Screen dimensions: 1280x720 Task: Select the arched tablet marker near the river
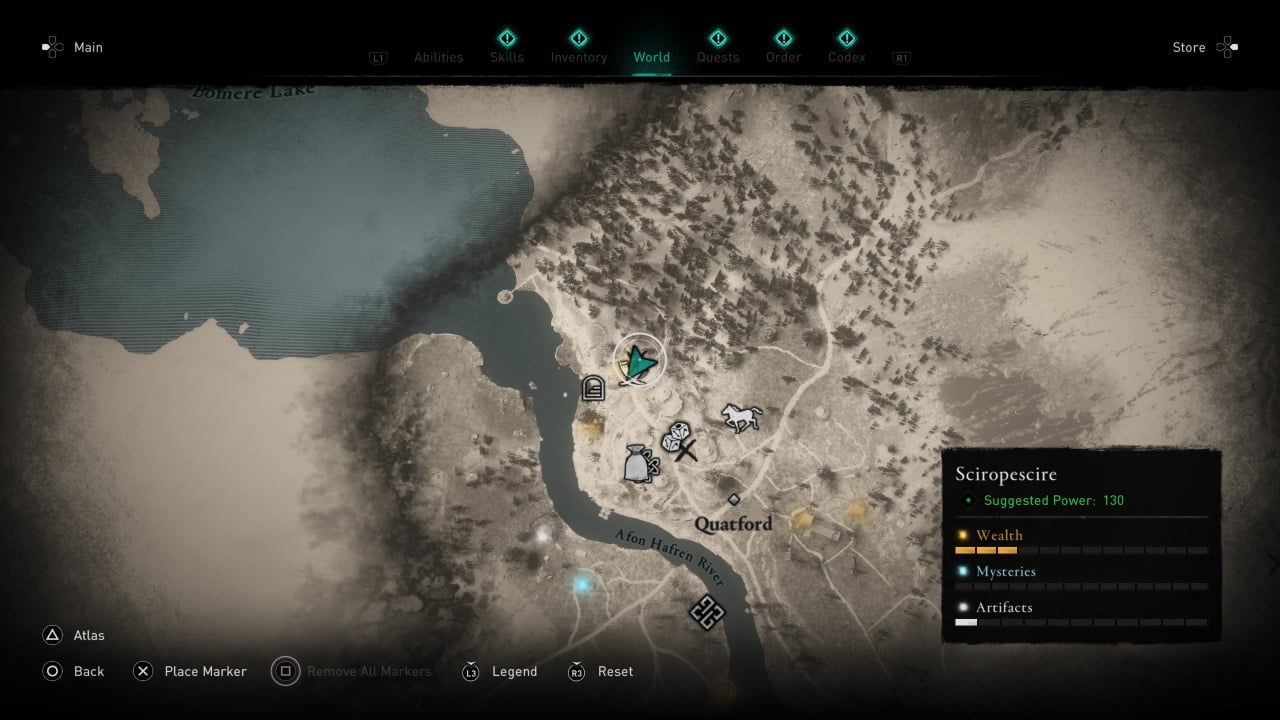coord(593,388)
